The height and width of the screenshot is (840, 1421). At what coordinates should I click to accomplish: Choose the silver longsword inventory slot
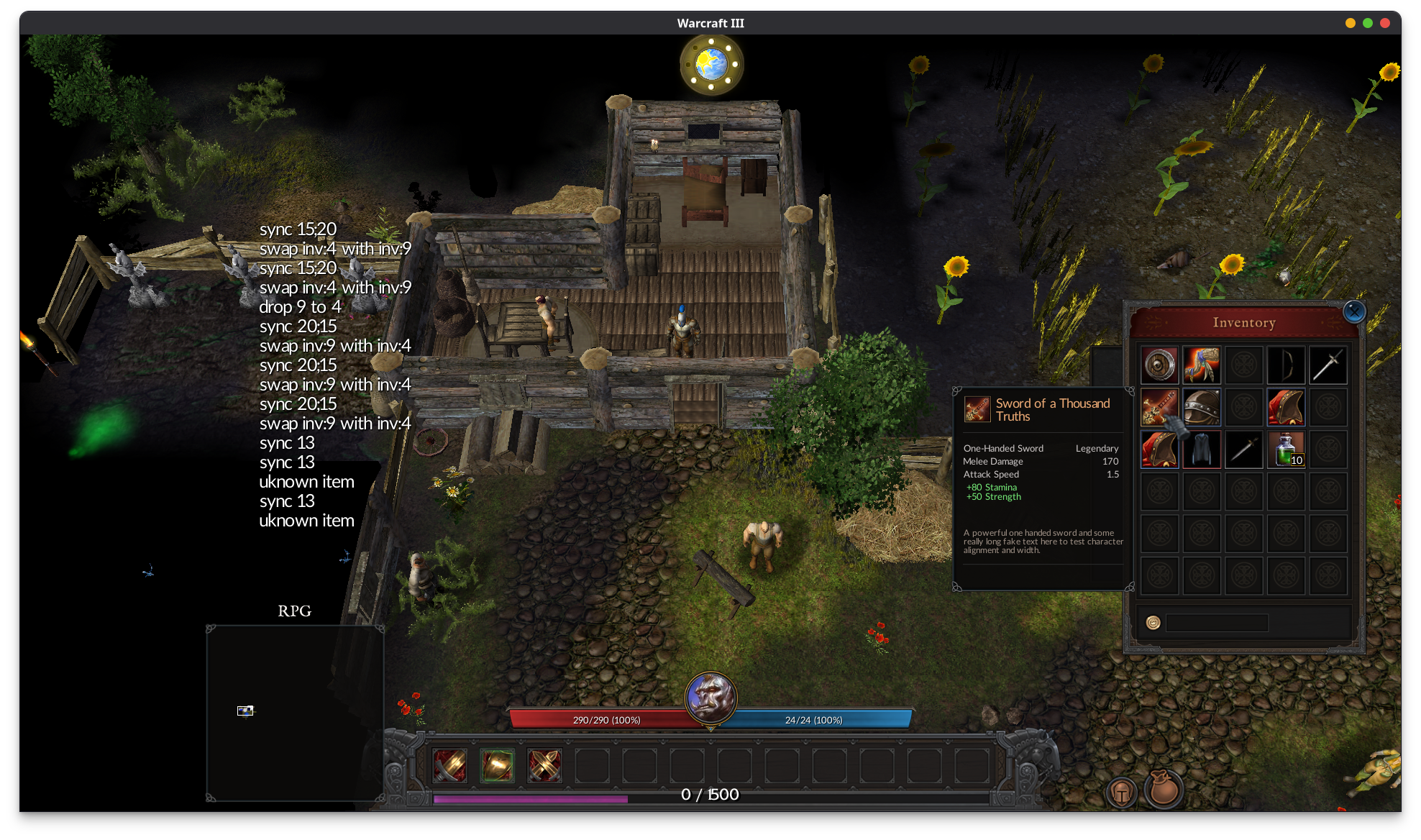[x=1328, y=365]
